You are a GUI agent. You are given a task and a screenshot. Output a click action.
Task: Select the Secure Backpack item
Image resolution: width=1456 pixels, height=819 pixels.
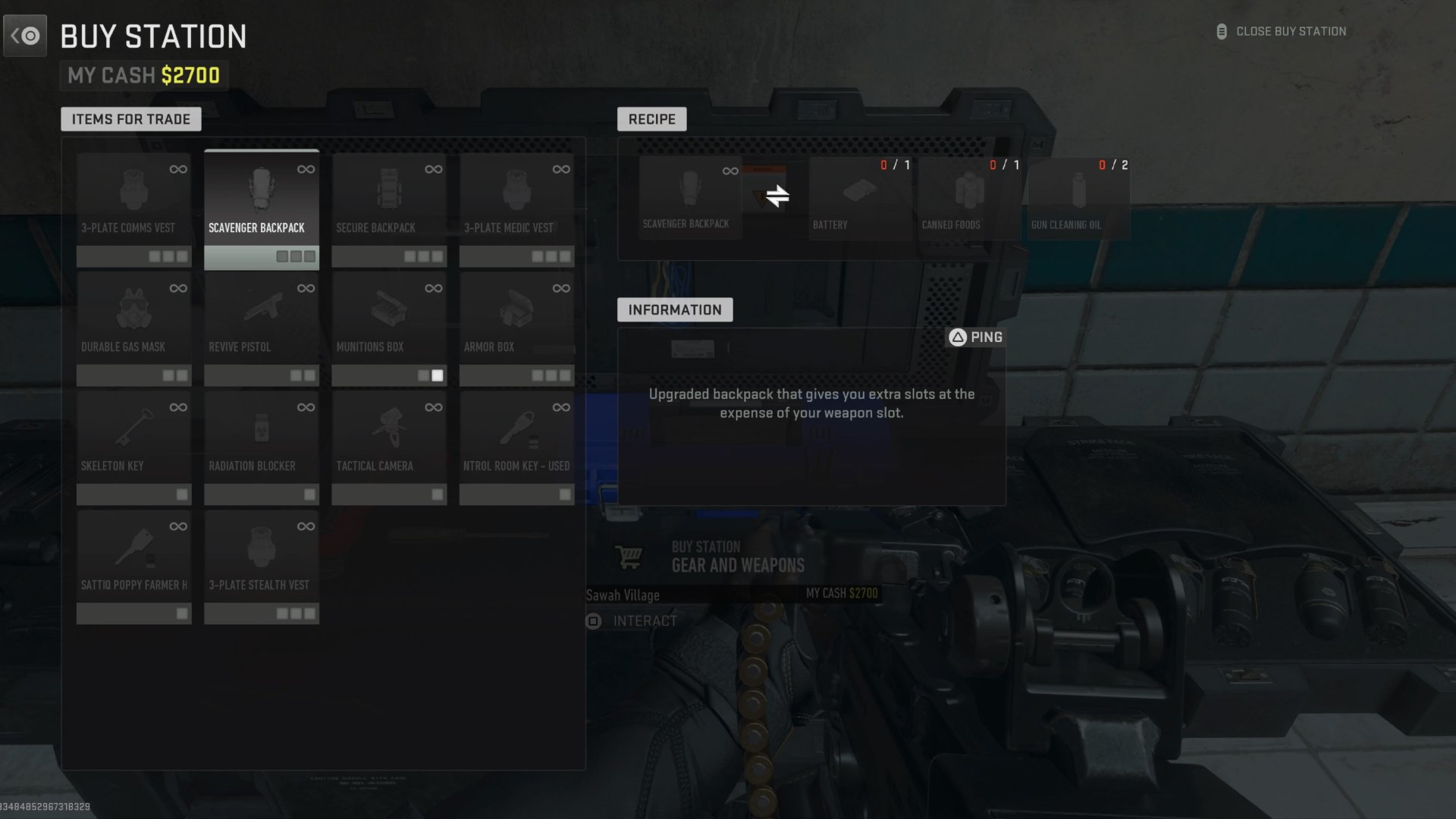389,205
